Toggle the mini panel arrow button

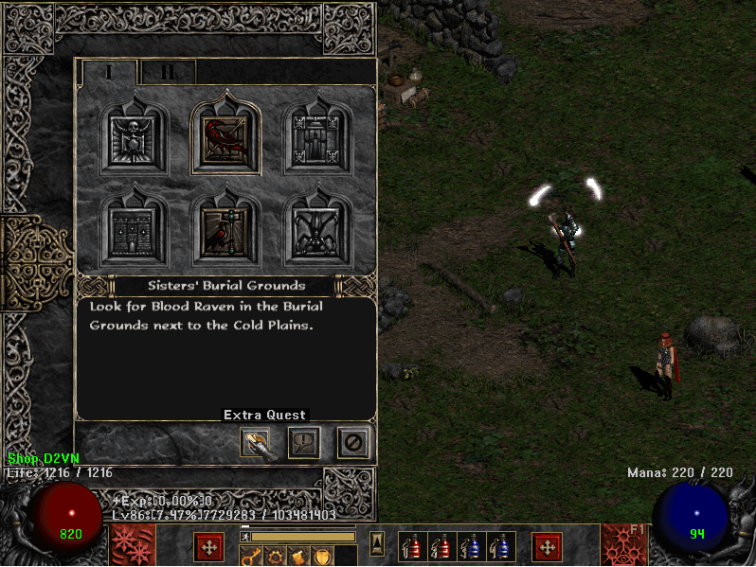tap(377, 543)
